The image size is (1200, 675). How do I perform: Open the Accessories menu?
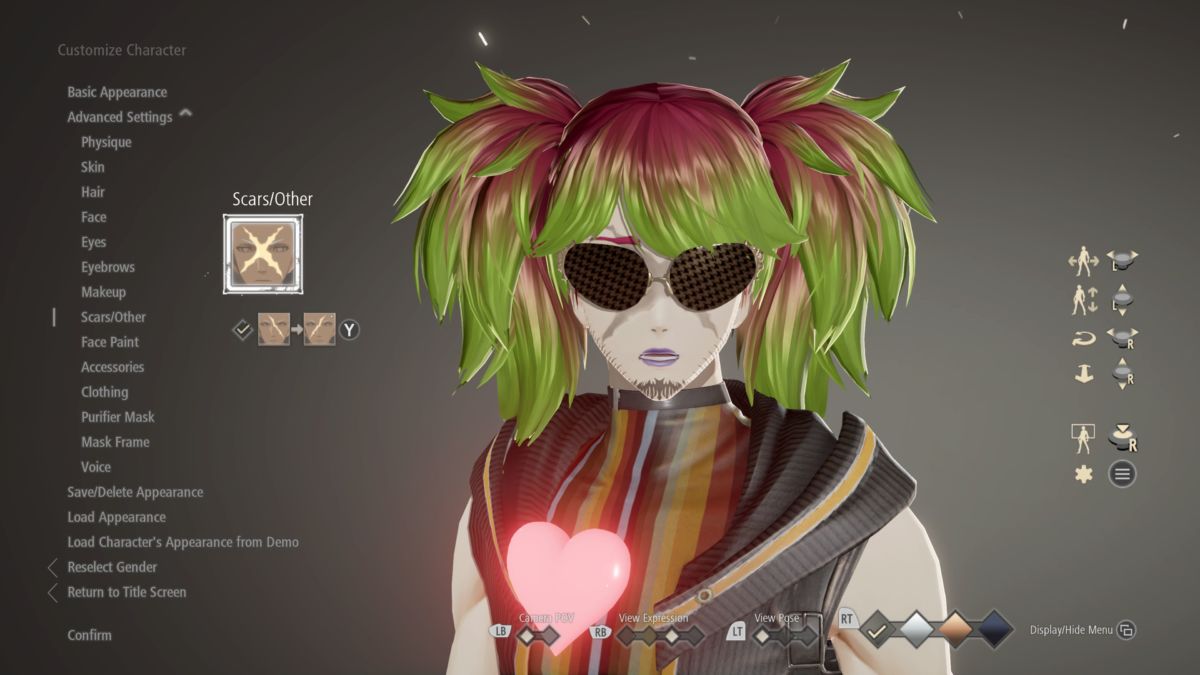(x=113, y=367)
